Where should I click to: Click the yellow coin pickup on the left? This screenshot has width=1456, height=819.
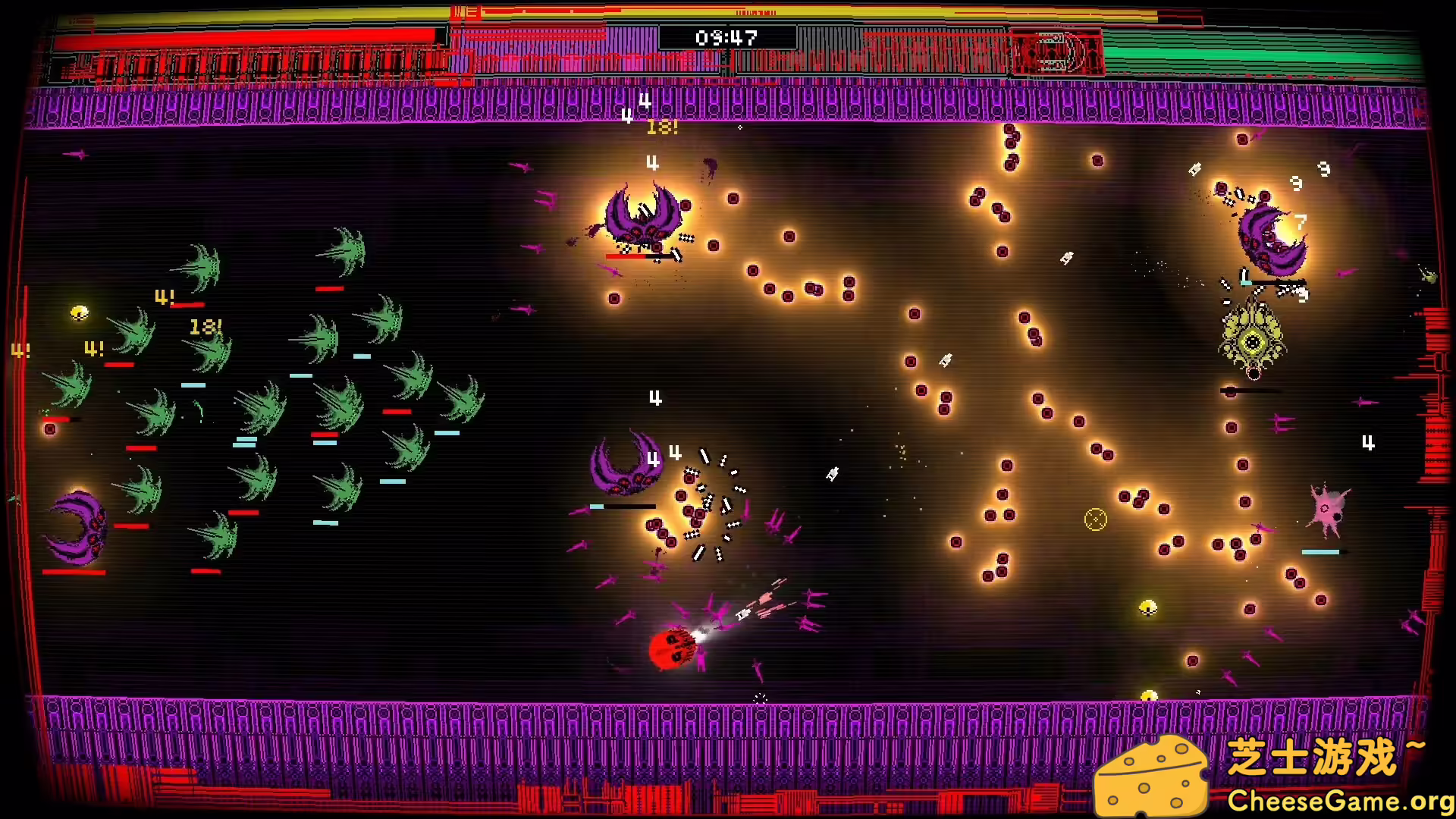(78, 314)
